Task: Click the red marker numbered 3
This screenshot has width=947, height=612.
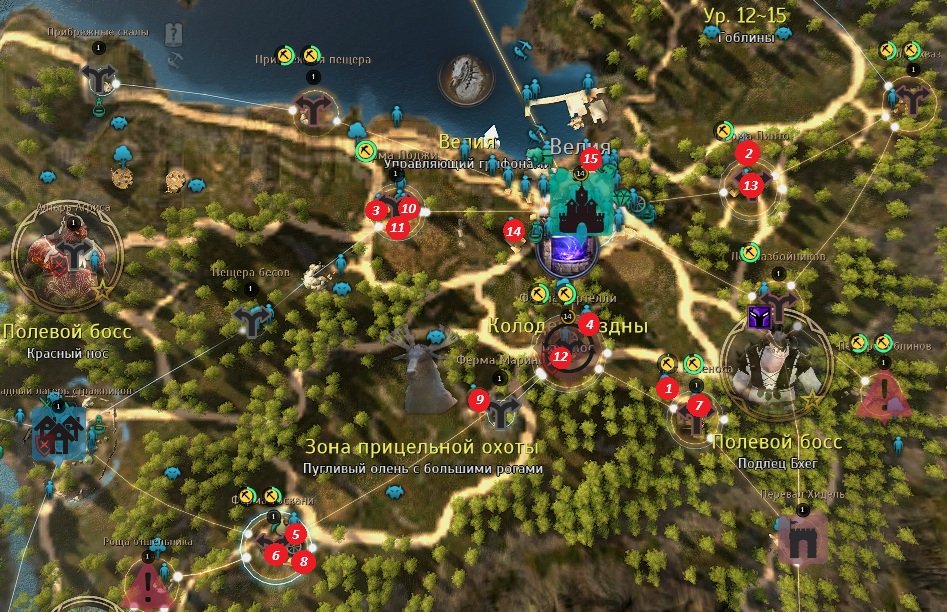Action: (375, 210)
